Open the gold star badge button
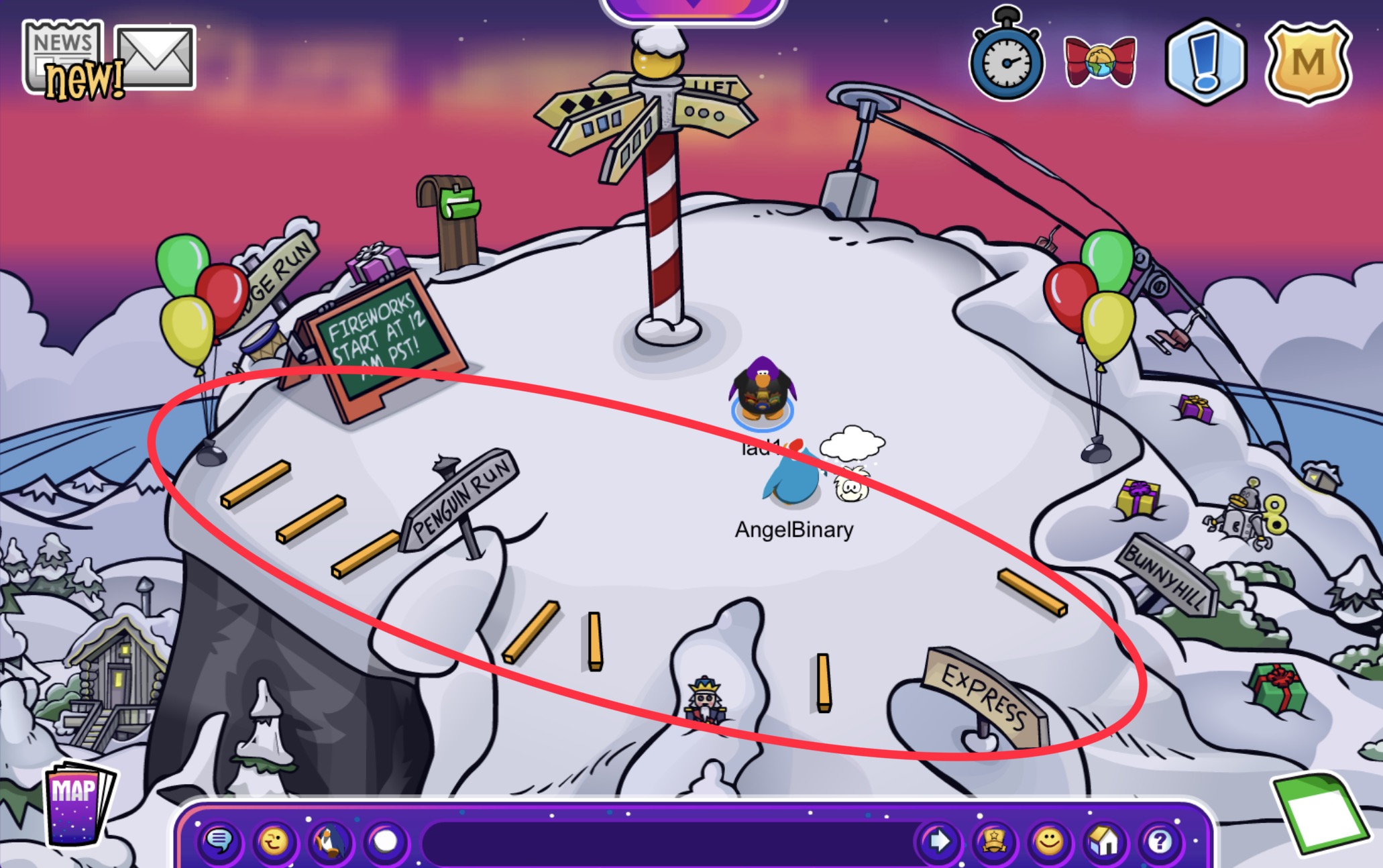The height and width of the screenshot is (868, 1383). [993, 840]
